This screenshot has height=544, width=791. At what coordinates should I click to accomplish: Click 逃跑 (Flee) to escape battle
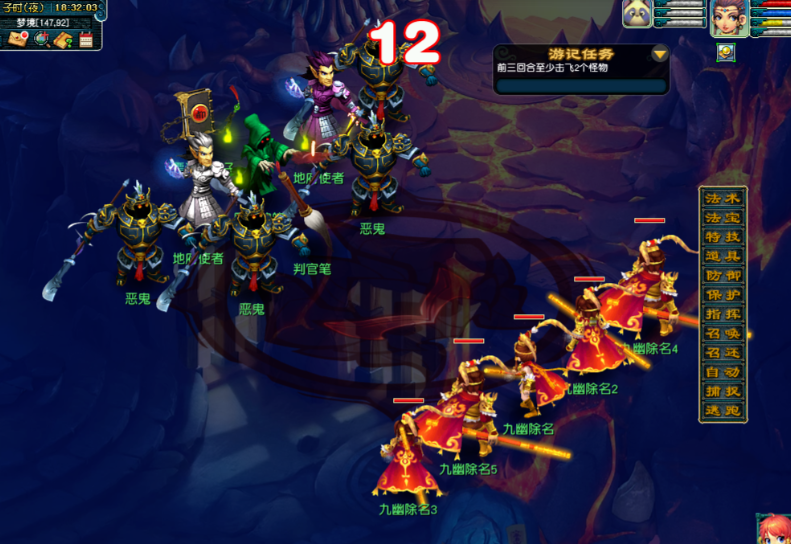point(722,411)
